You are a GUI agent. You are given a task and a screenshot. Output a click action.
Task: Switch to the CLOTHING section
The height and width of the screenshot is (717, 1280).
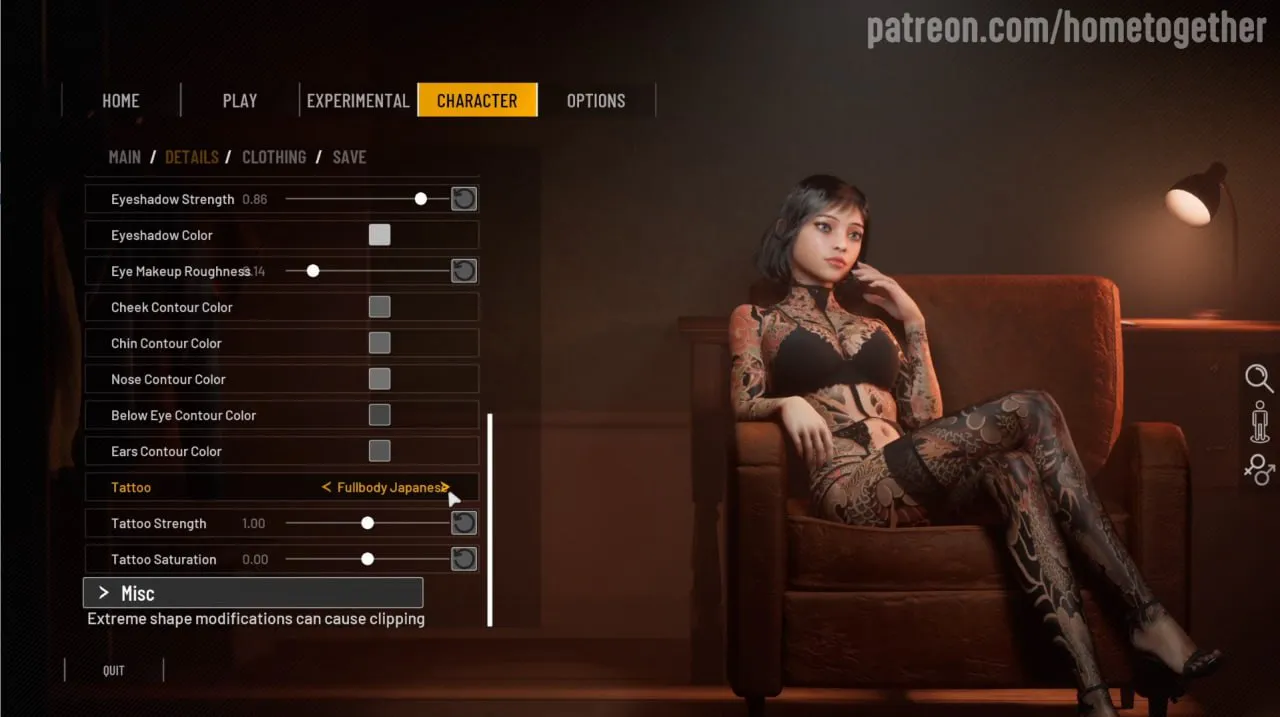tap(273, 157)
